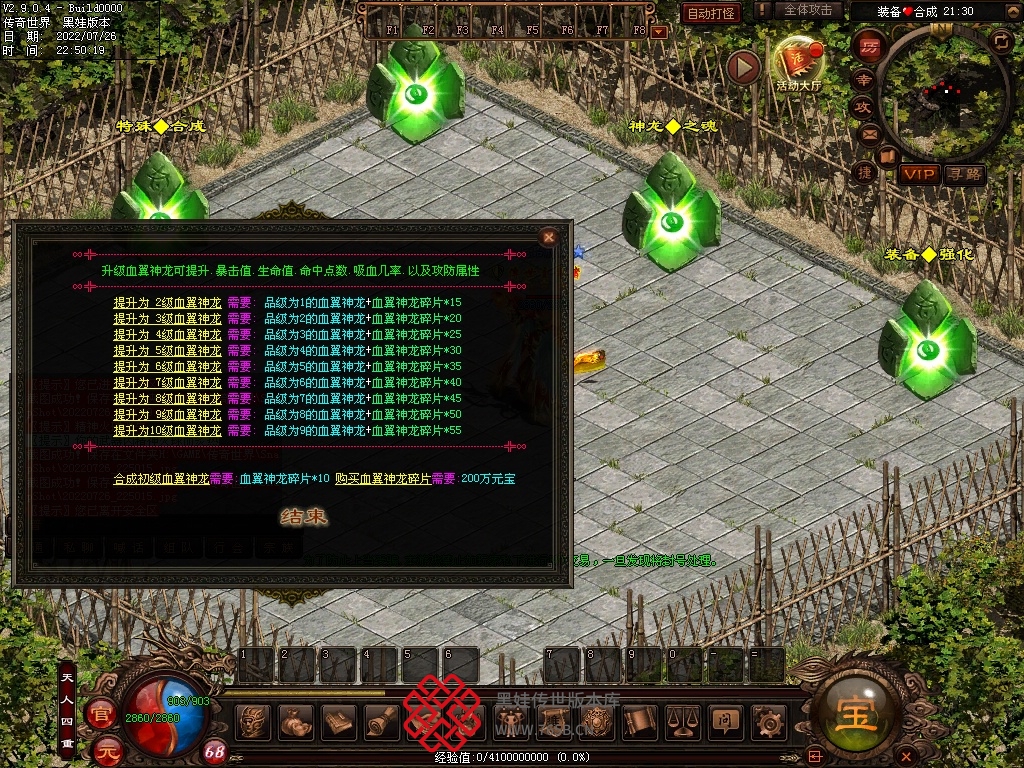
Task: Click the 结束 end dialog button
Action: 304,517
